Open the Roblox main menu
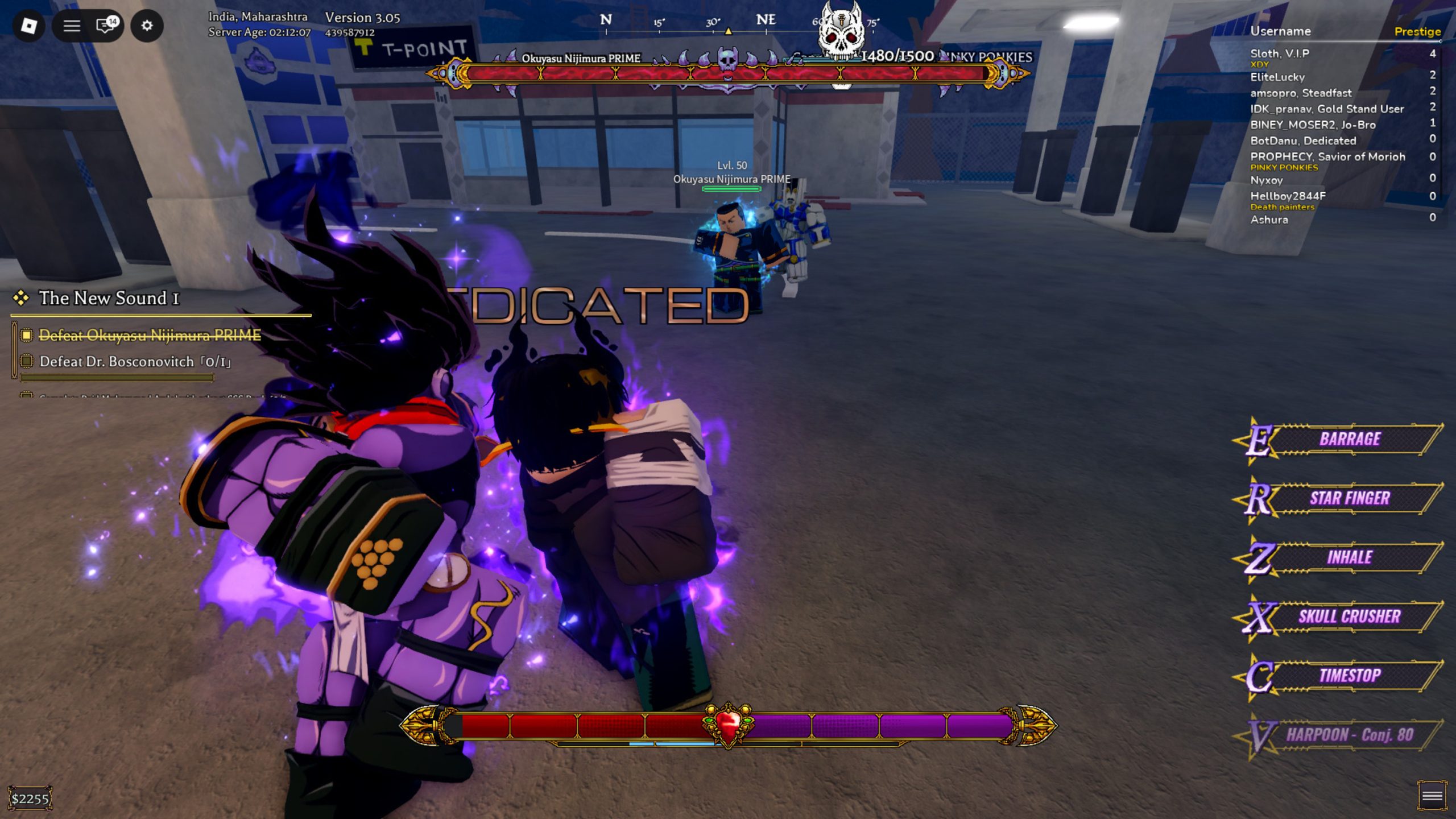Viewport: 1456px width, 819px height. [x=29, y=26]
